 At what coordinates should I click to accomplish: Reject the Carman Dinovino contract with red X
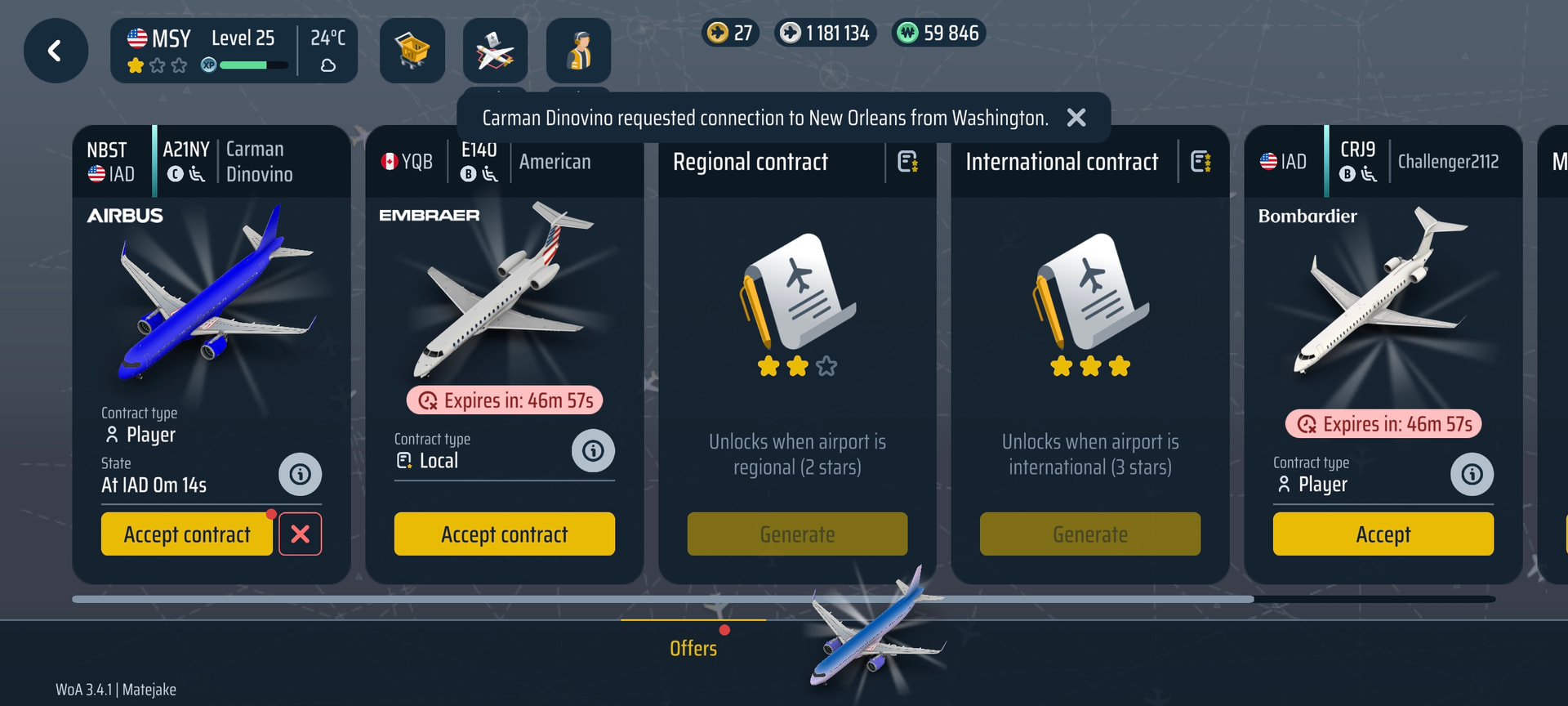pos(301,534)
